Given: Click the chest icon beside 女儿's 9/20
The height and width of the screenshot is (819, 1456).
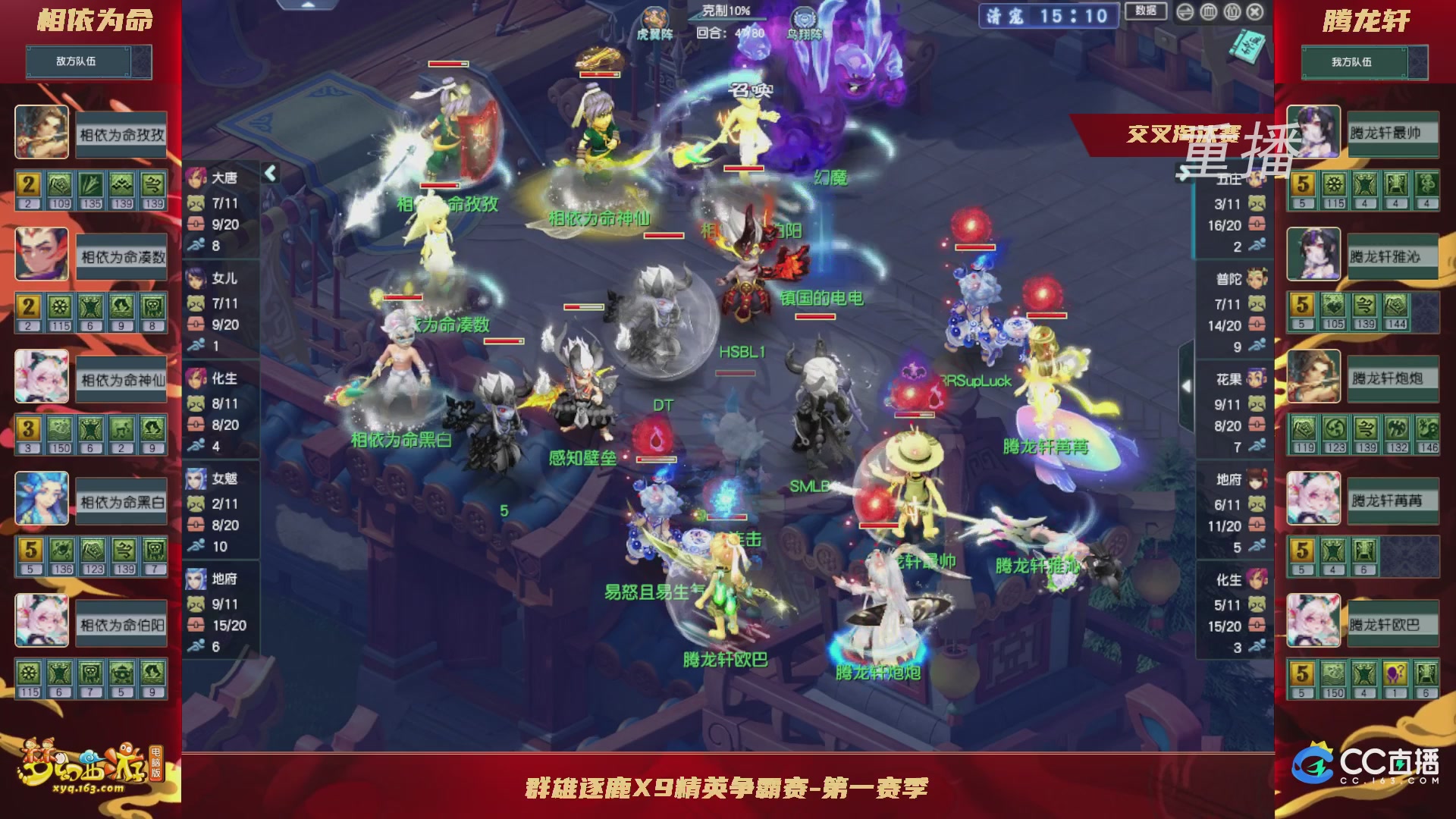Looking at the screenshot, I should 196,322.
